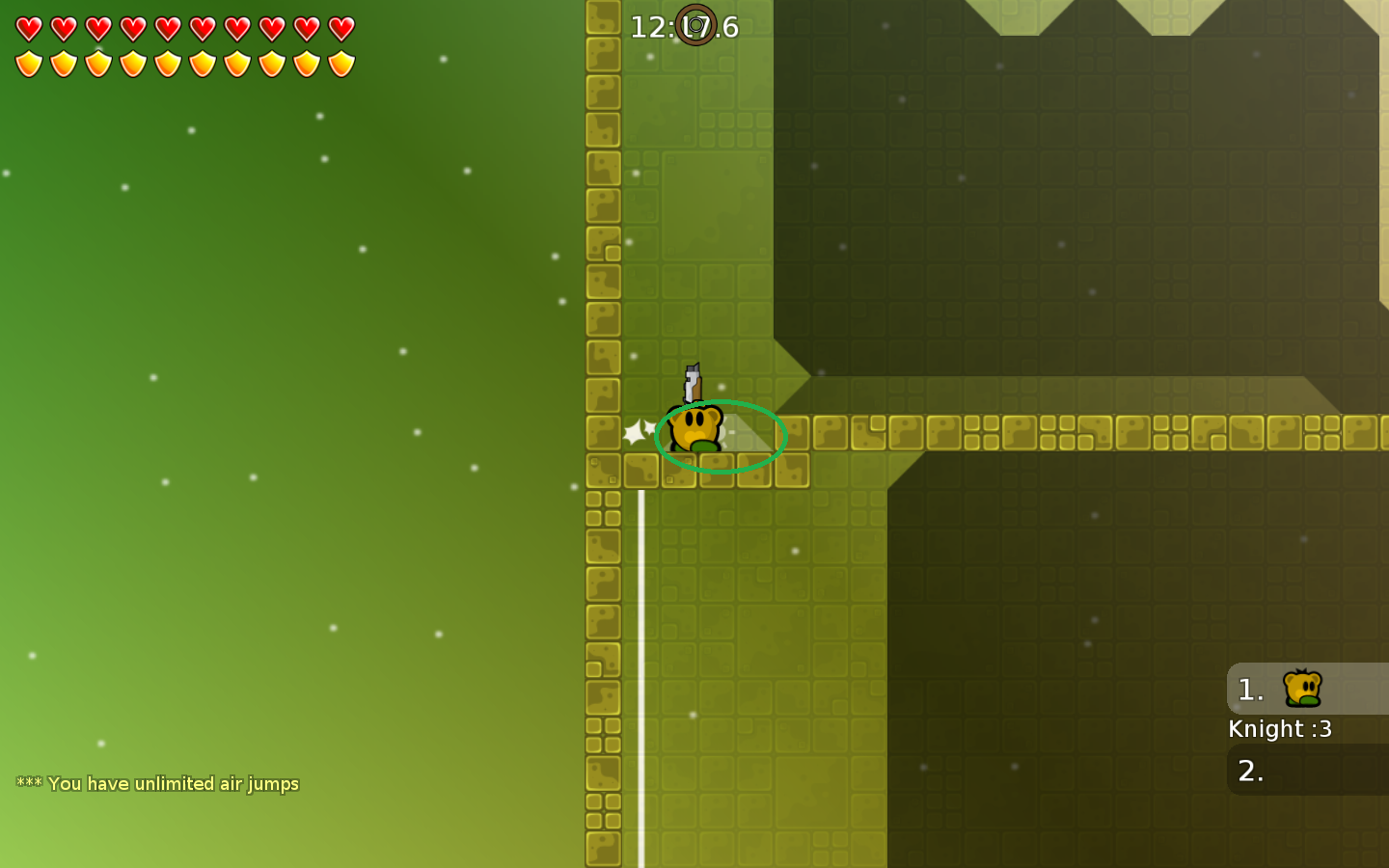The height and width of the screenshot is (868, 1389).
Task: Click the scoreboard entry labeled 1.
Action: coord(1250,689)
